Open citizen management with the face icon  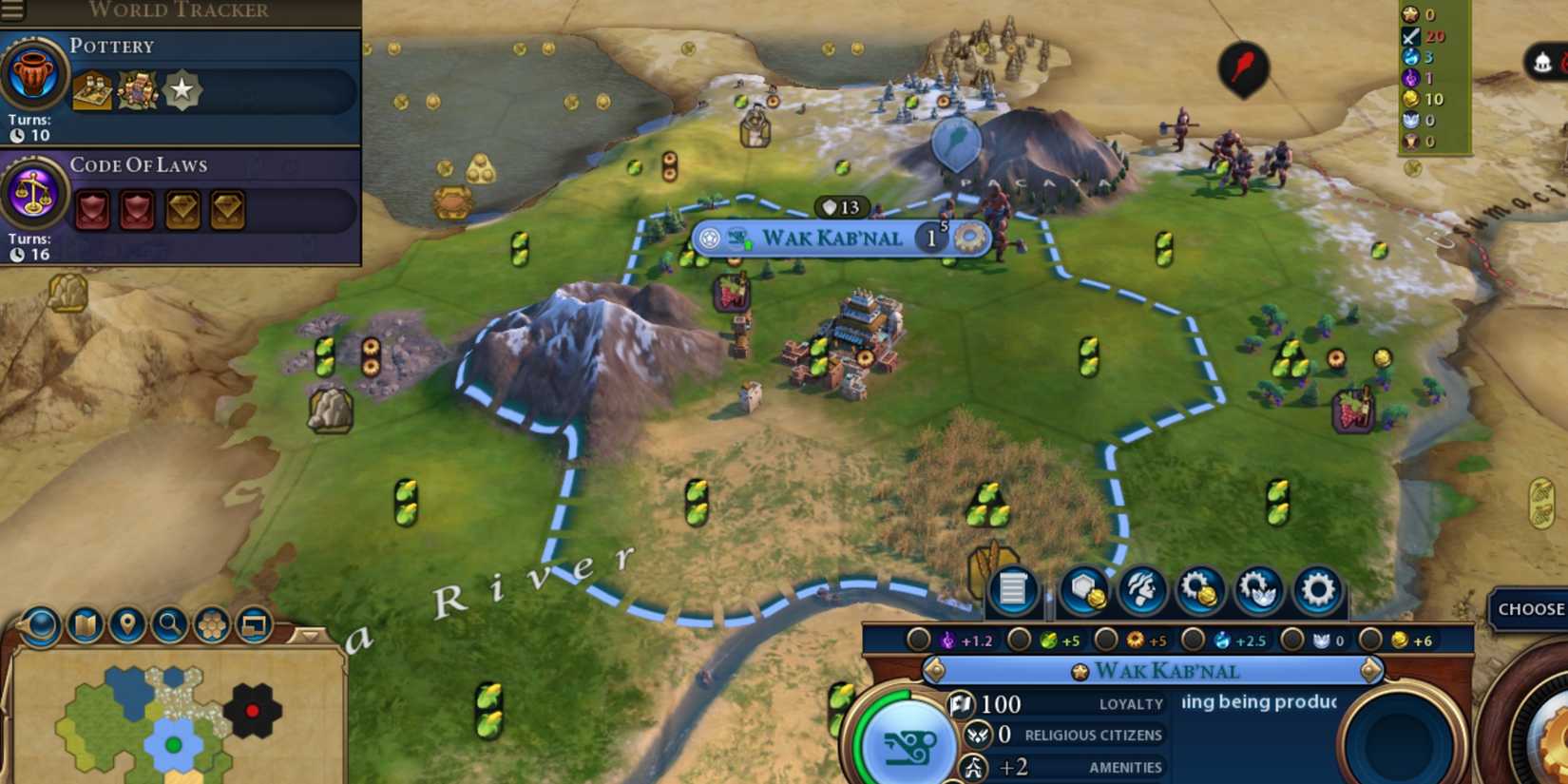point(1143,589)
